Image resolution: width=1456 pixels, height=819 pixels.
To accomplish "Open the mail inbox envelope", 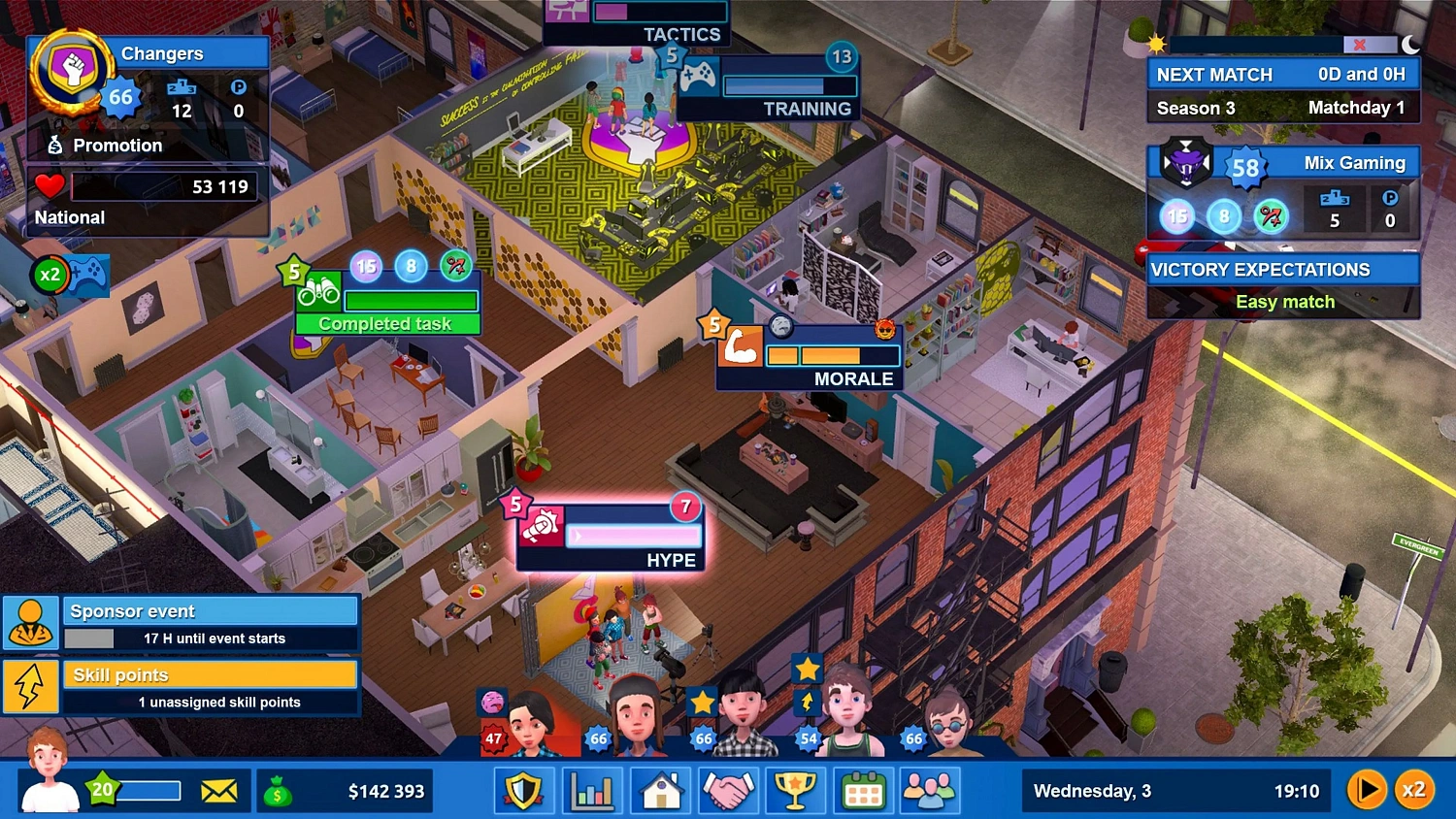I will 220,790.
